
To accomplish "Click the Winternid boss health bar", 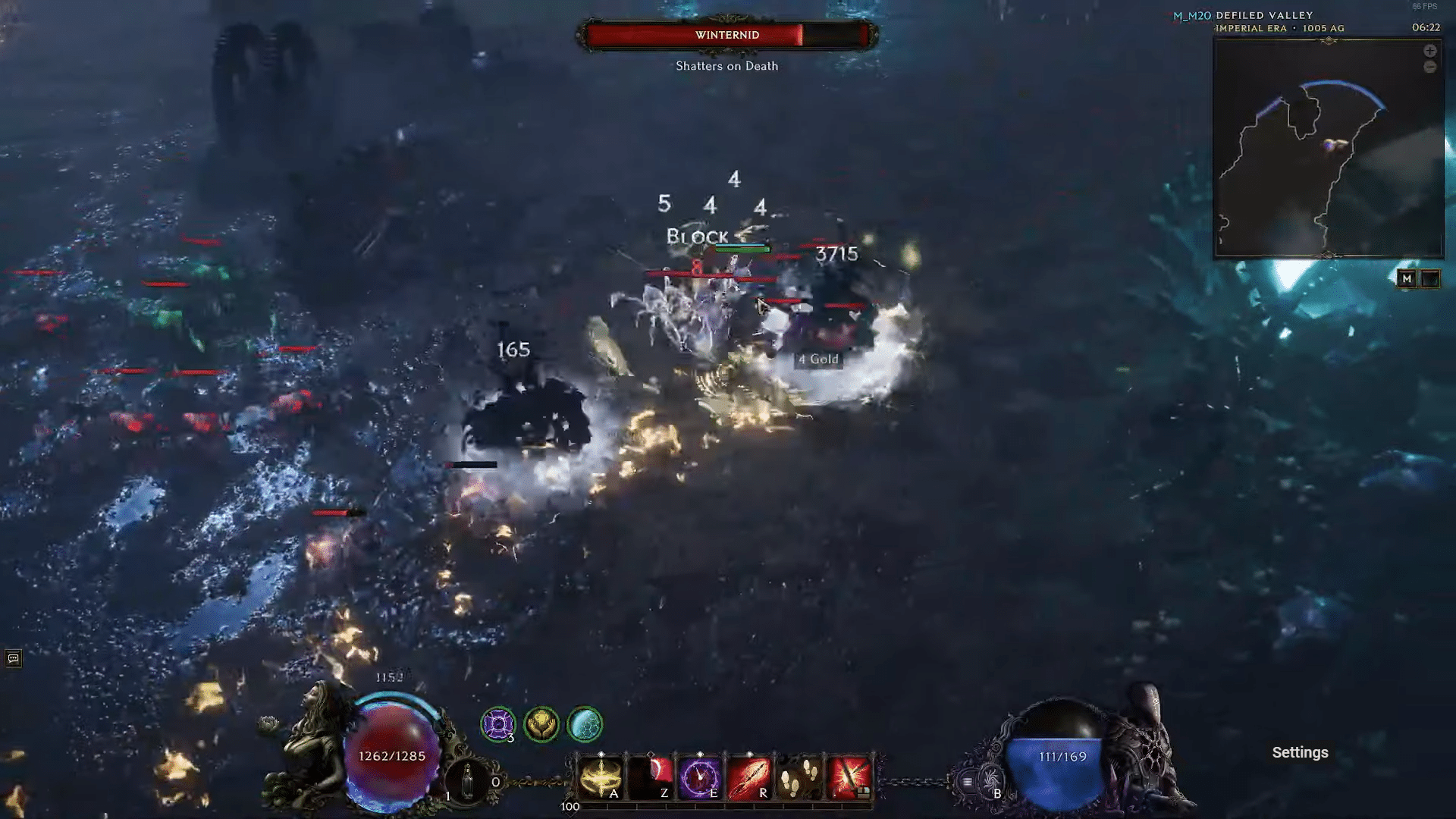I will tap(726, 35).
